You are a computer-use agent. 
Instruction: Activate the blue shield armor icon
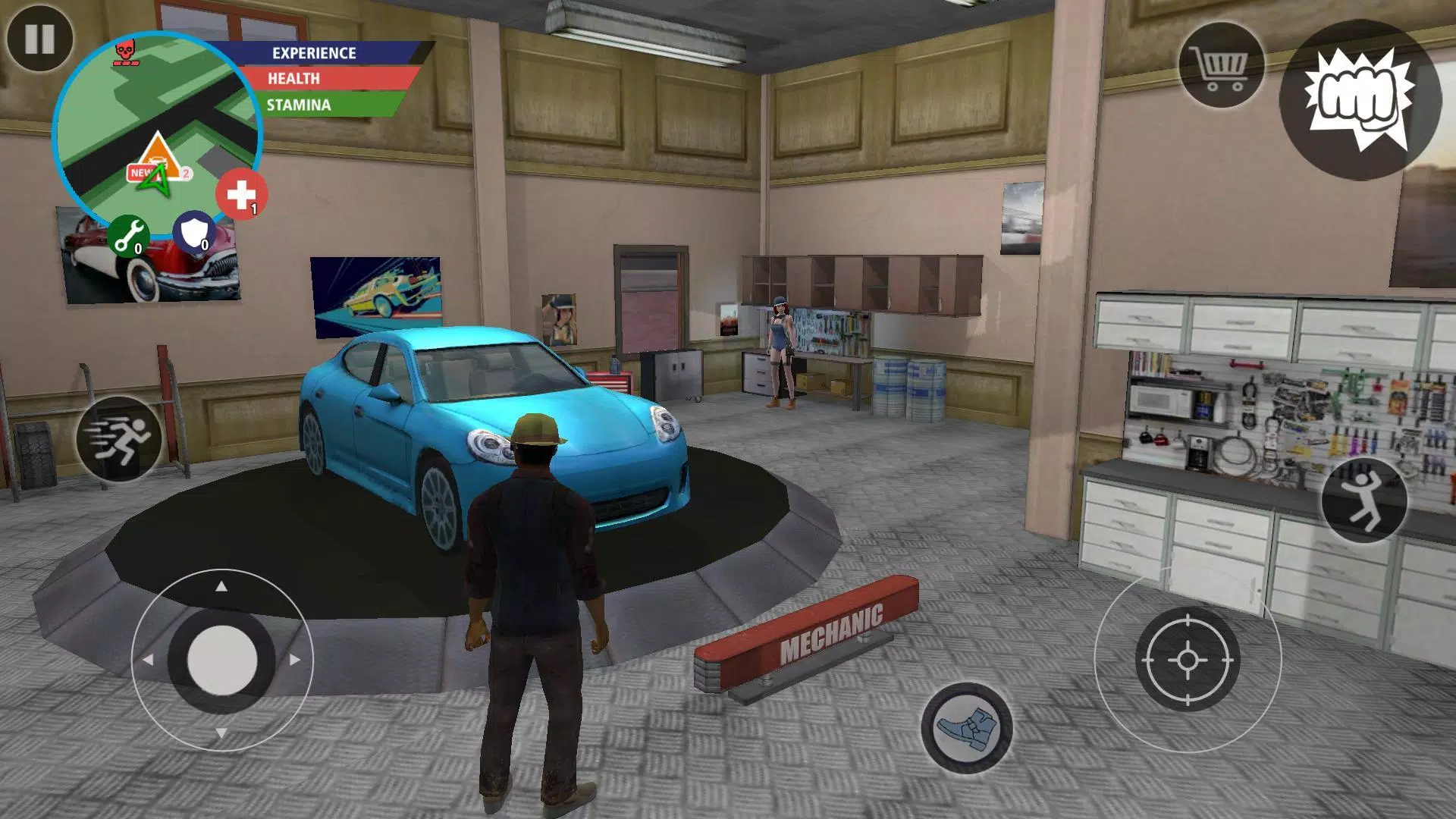point(193,233)
